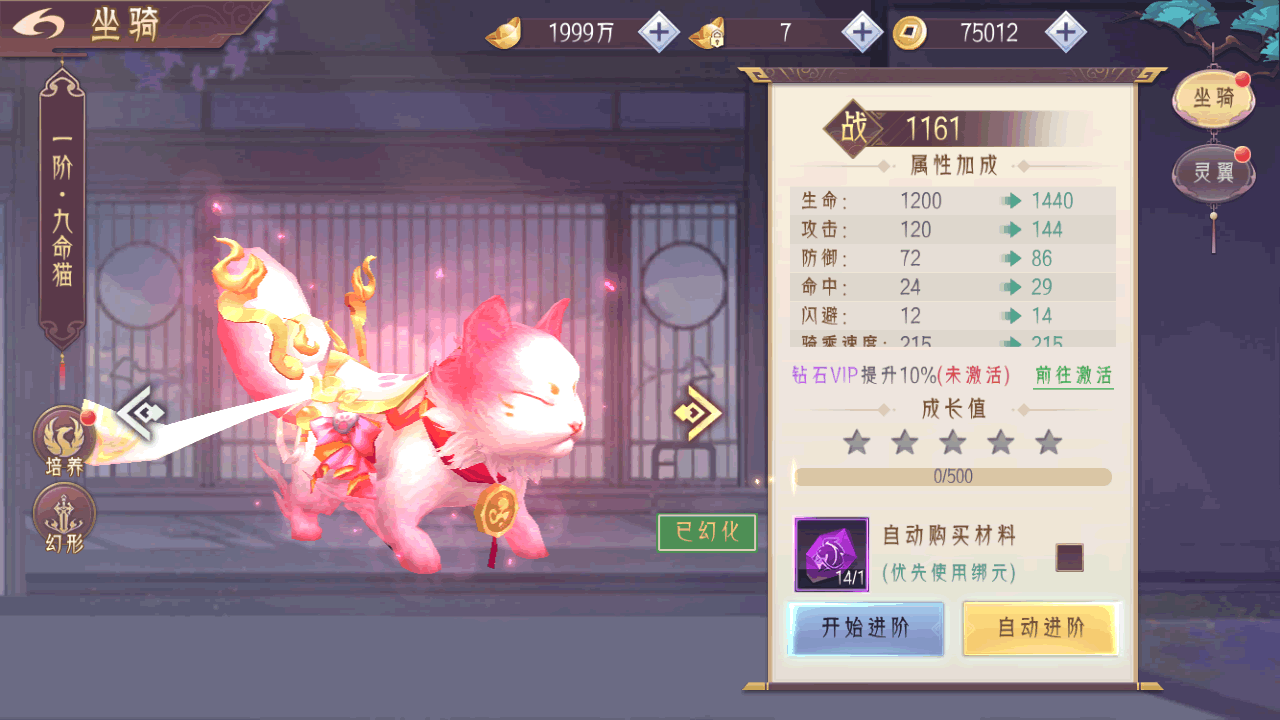
Task: Show the previous mount with left arrow
Action: [x=140, y=412]
